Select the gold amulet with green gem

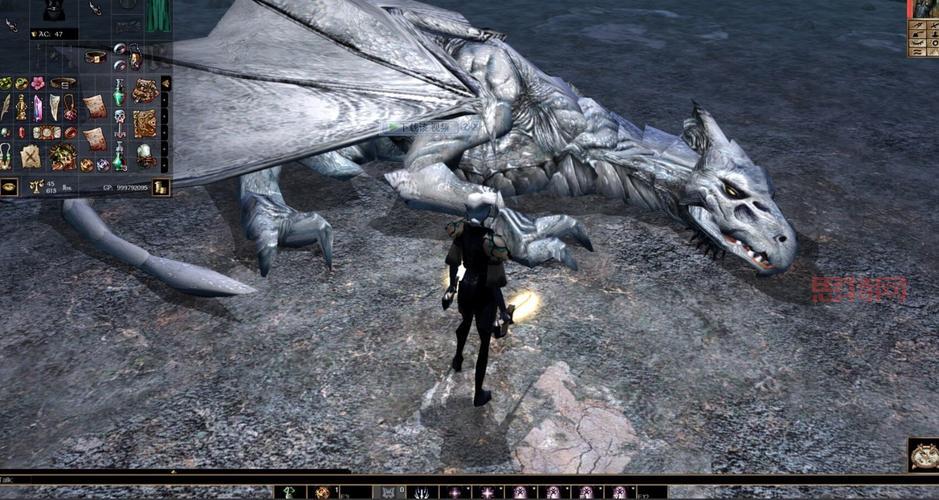[x=6, y=155]
